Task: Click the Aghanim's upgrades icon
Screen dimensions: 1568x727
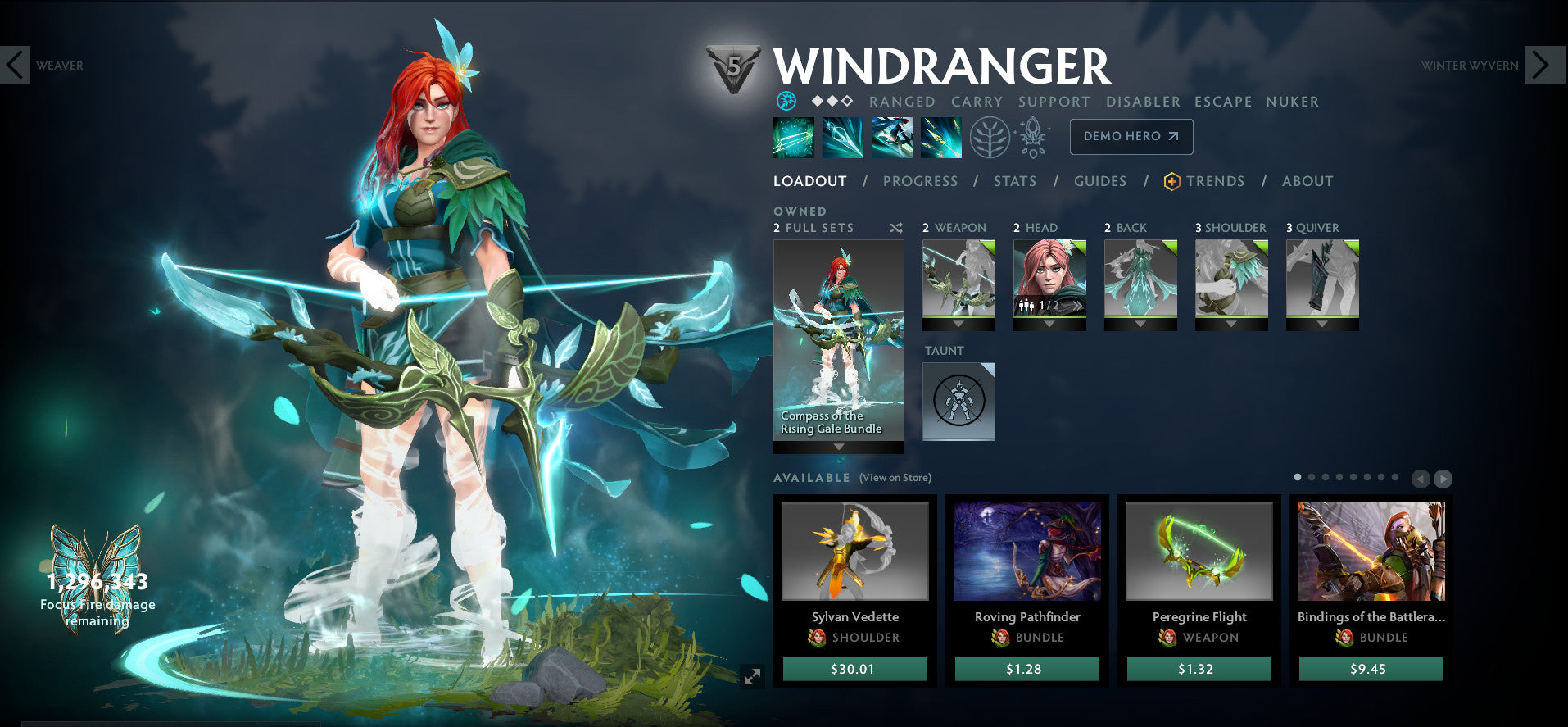Action: (1035, 137)
